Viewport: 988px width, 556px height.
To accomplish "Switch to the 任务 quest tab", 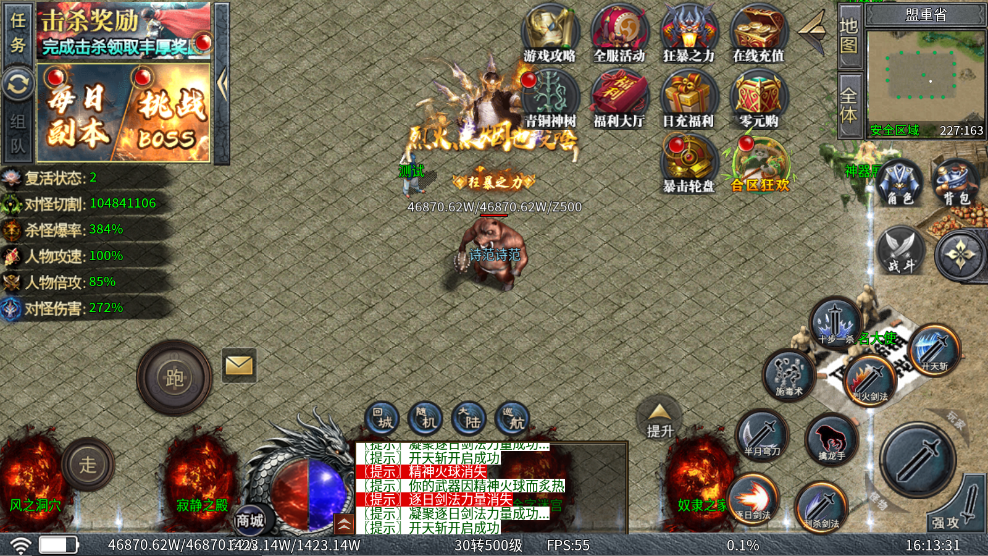I will point(18,32).
